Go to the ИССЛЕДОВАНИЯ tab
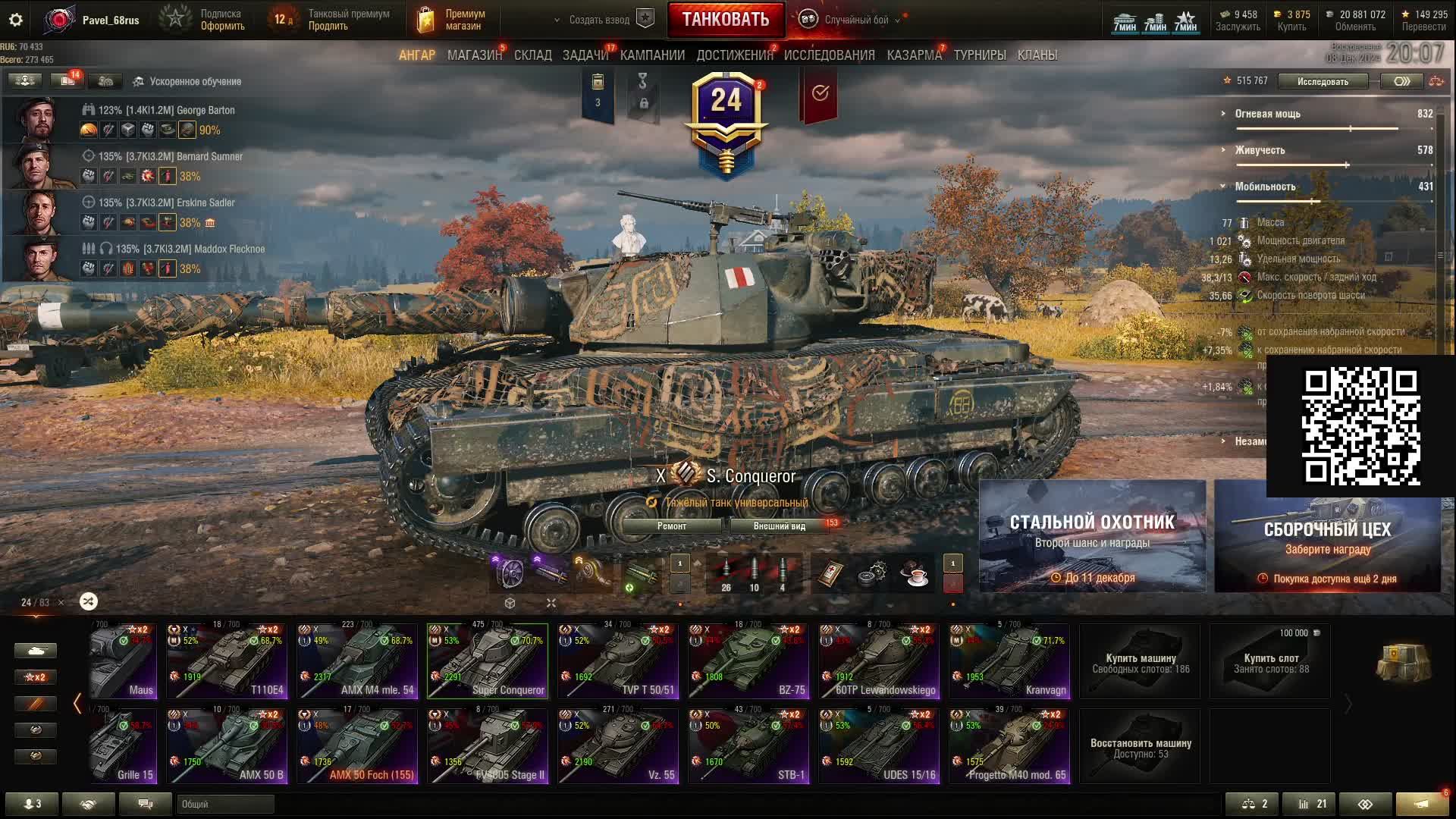The height and width of the screenshot is (819, 1456). click(829, 55)
